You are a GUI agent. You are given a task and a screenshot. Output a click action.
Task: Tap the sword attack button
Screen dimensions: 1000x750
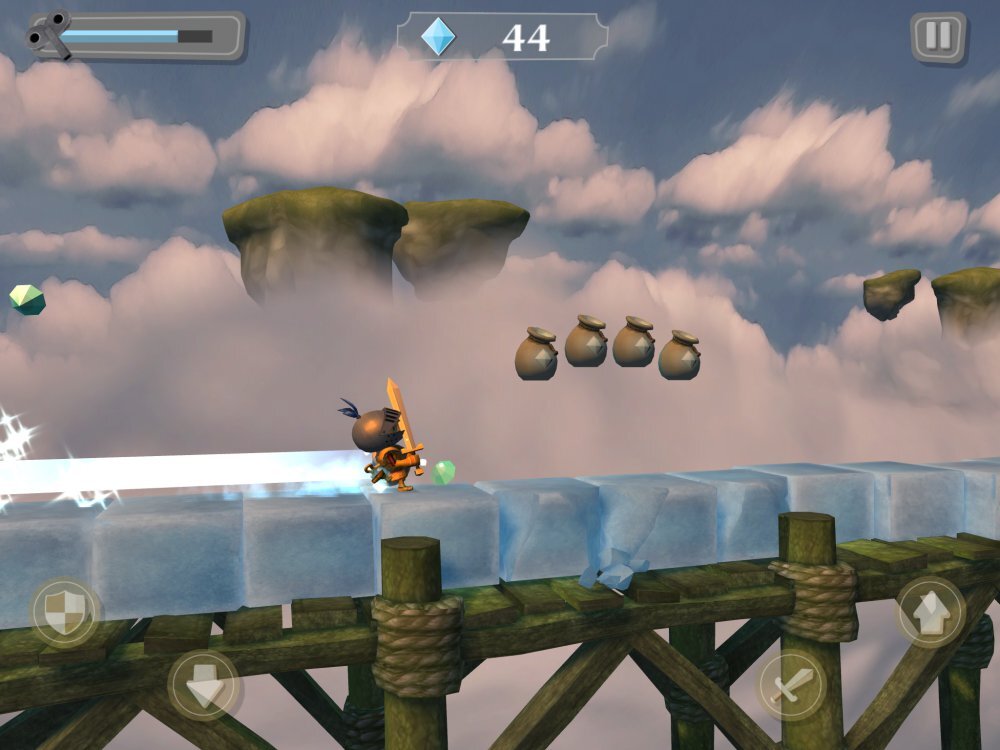[x=791, y=686]
